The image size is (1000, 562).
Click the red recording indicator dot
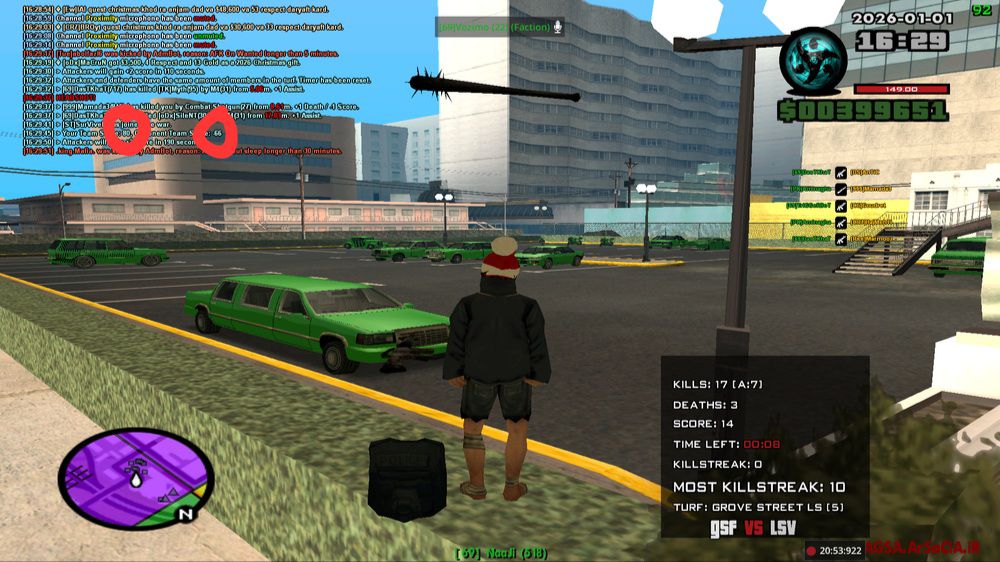coord(811,550)
